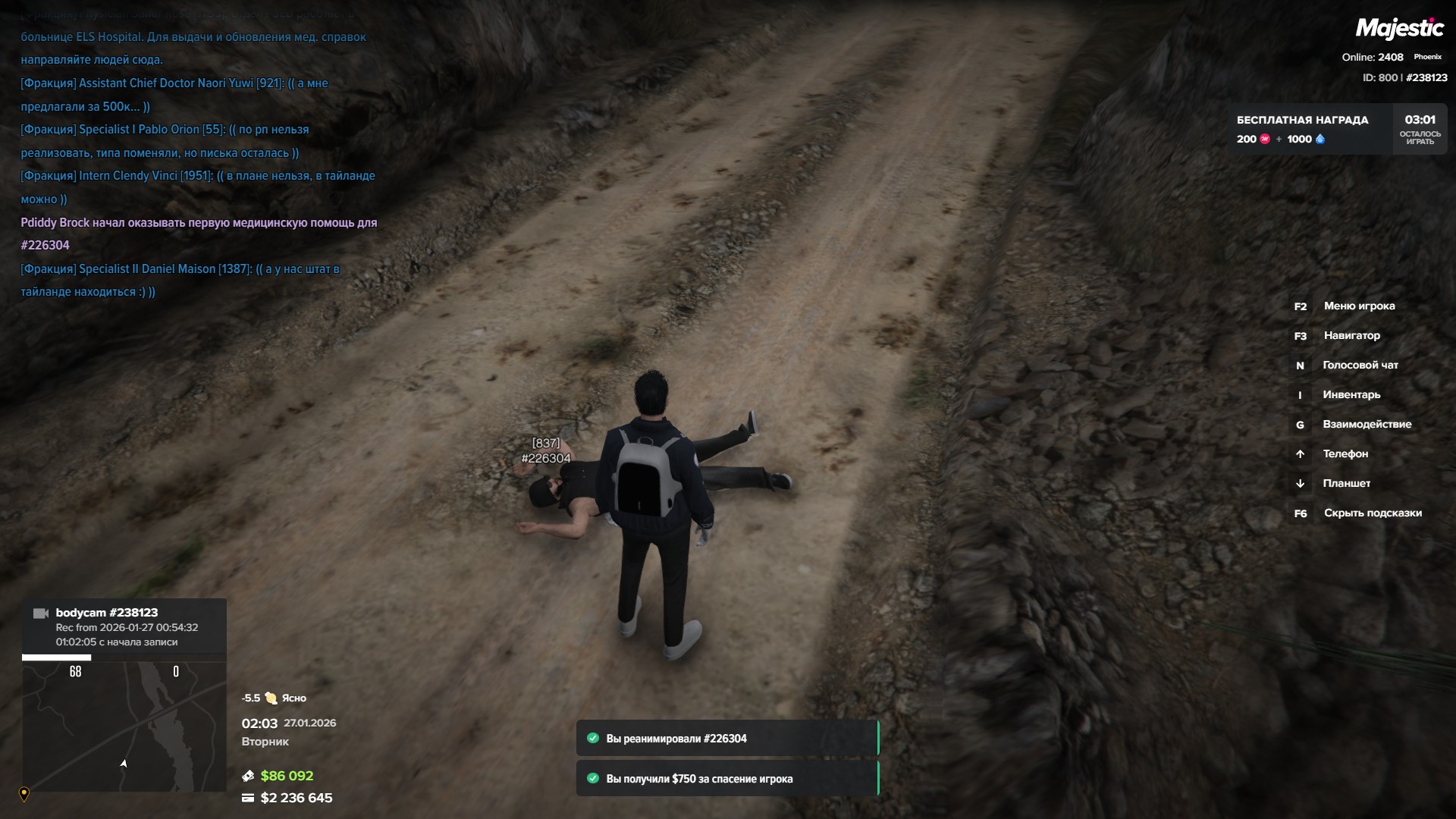This screenshot has width=1456, height=819.
Task: Select the 'Вы реанимировали #226304' notification
Action: [x=726, y=739]
